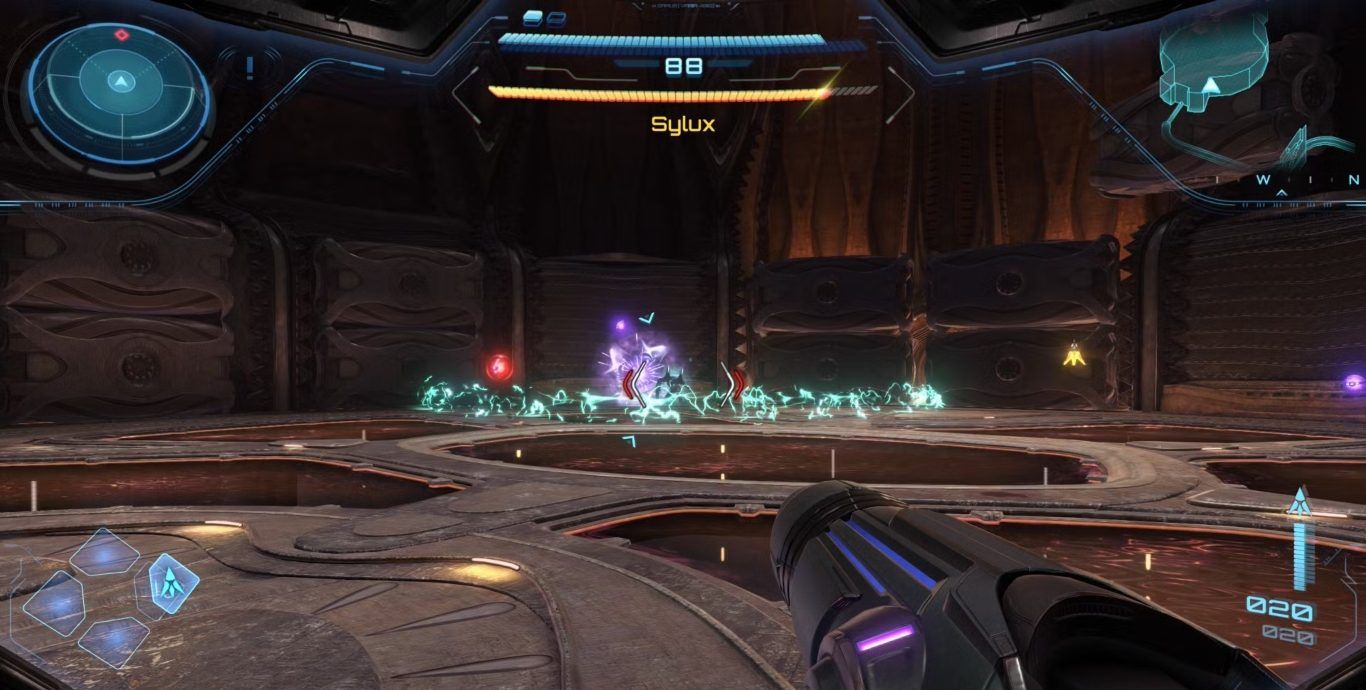This screenshot has width=1366, height=690.
Task: Click the exclamation alert indicator beside the radar
Action: click(x=249, y=68)
